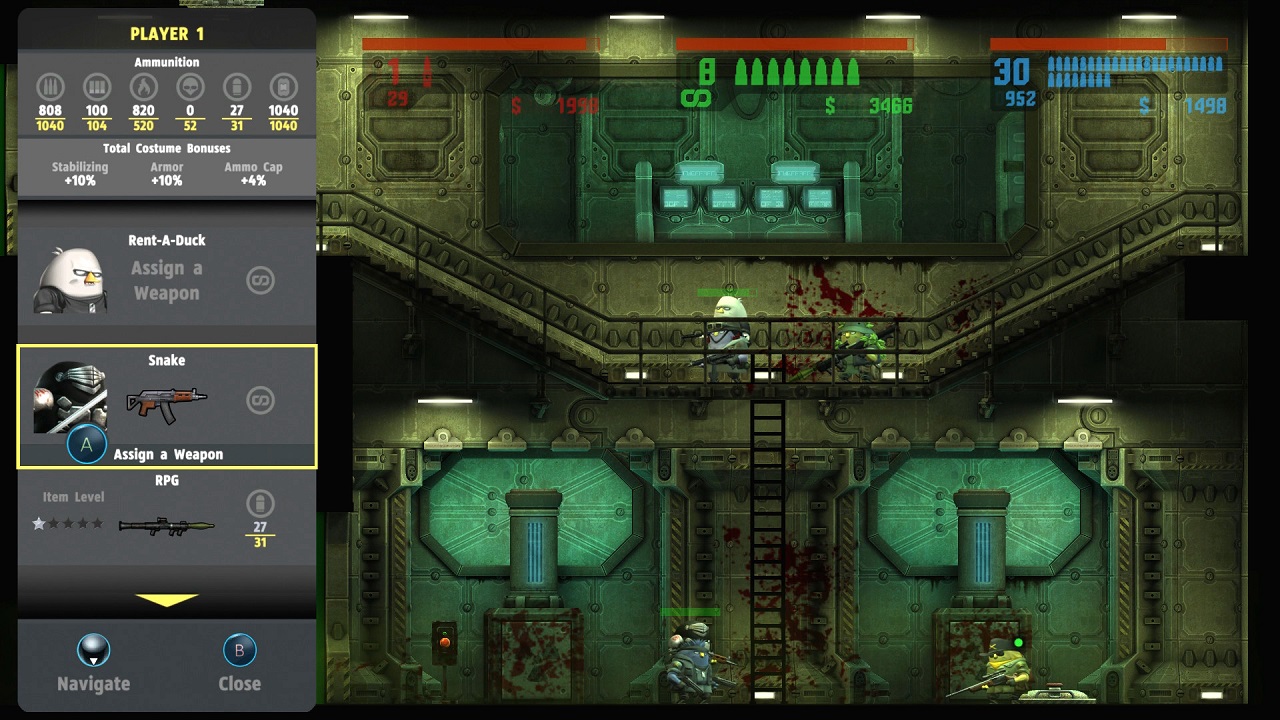1280x720 pixels.
Task: Select the assault rifle icon on Snake
Action: pyautogui.click(x=166, y=403)
